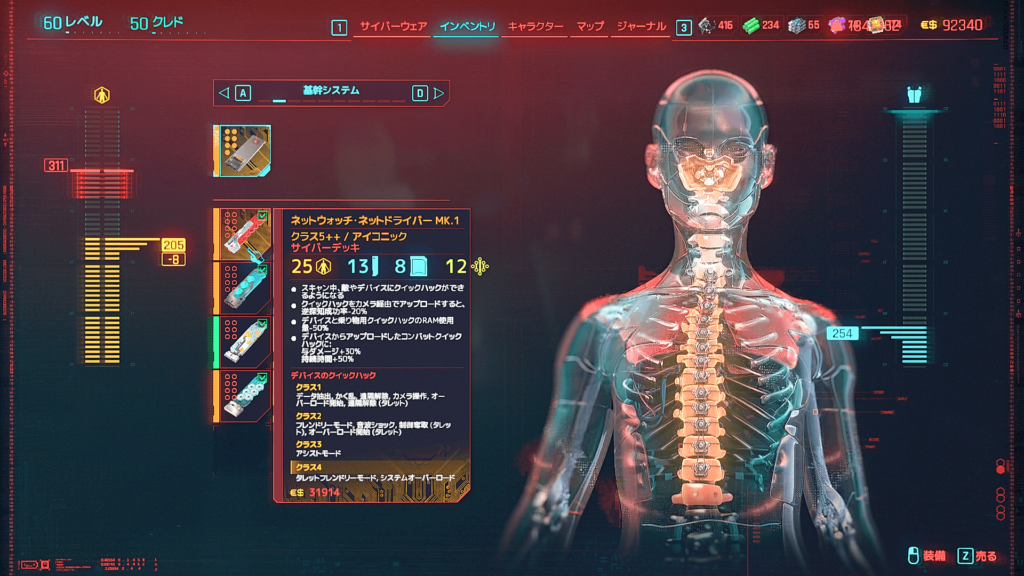Viewport: 1024px width, 576px height.
Task: Open the キャラクター tab
Action: coord(535,26)
